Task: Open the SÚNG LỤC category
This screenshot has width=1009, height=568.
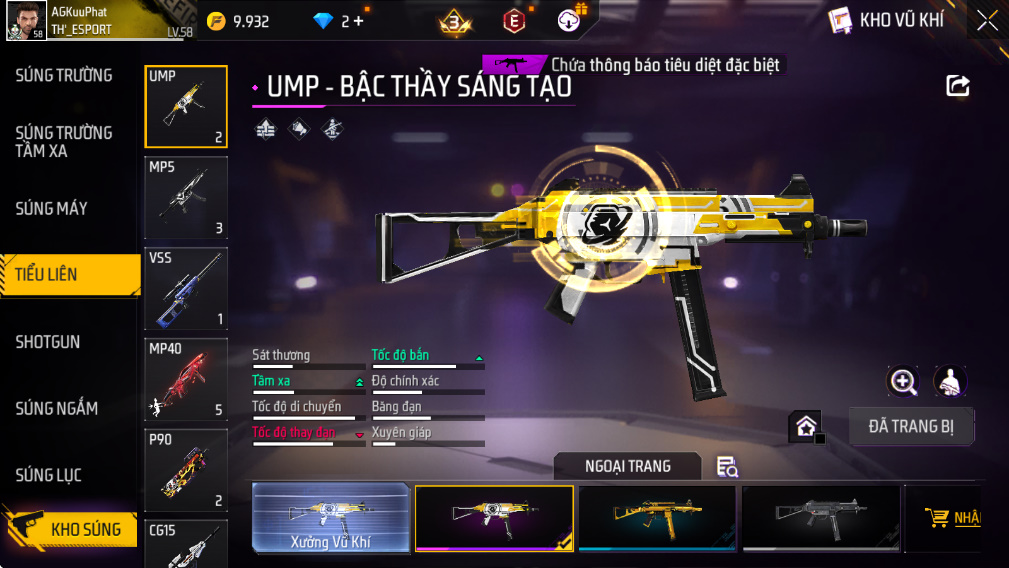Action: 48,476
